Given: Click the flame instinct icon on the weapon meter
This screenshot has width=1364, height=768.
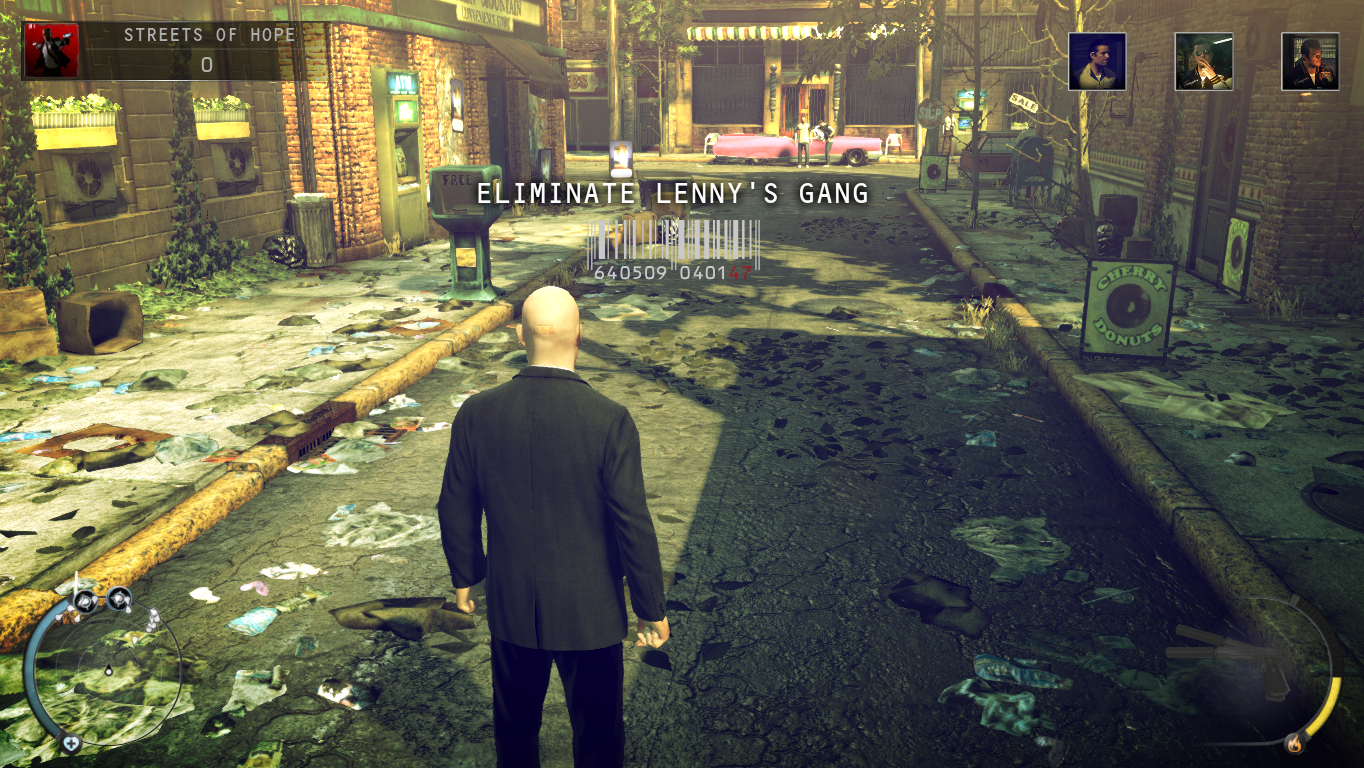Looking at the screenshot, I should pos(1296,744).
